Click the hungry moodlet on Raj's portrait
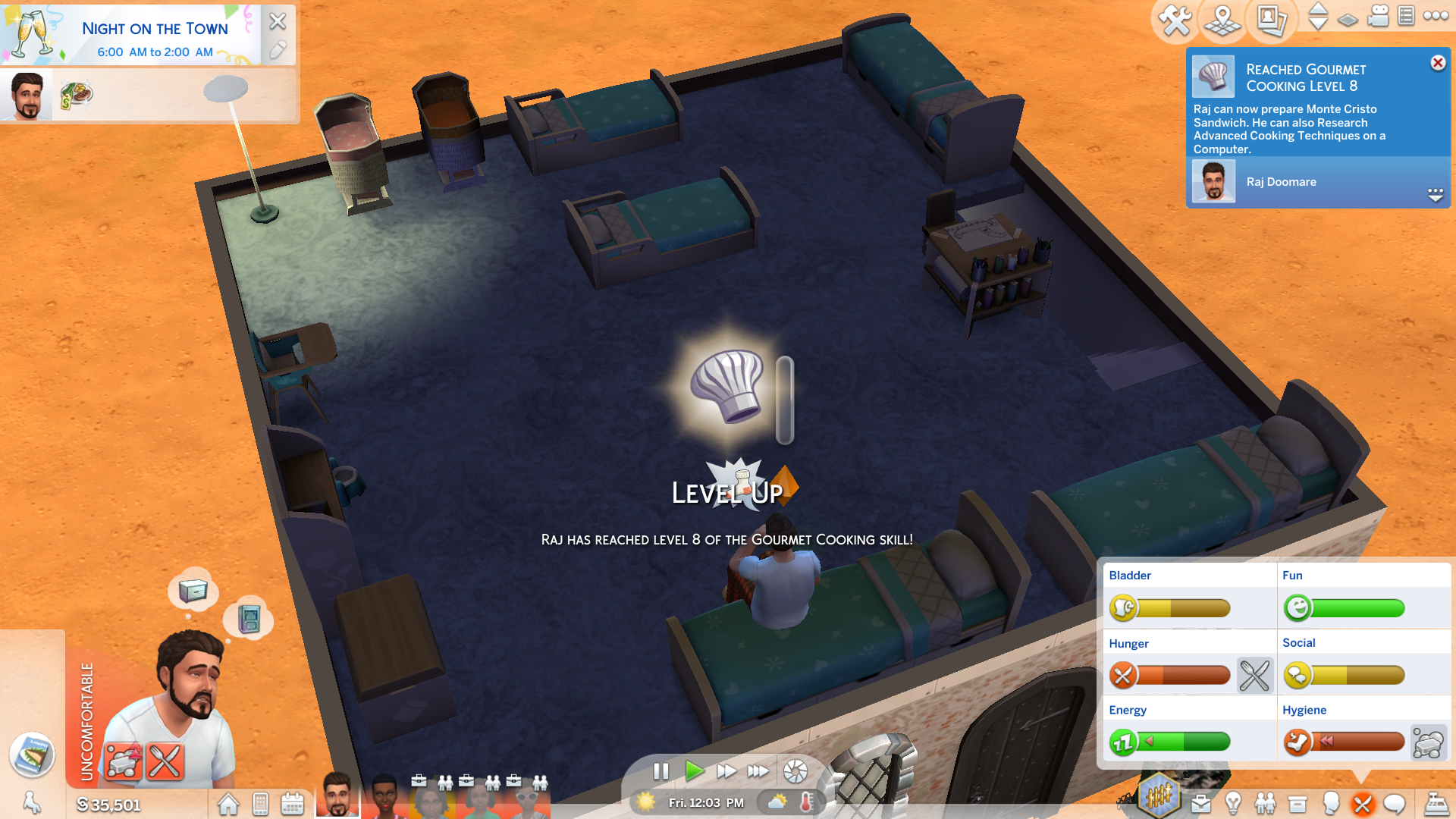1456x819 pixels. [165, 761]
